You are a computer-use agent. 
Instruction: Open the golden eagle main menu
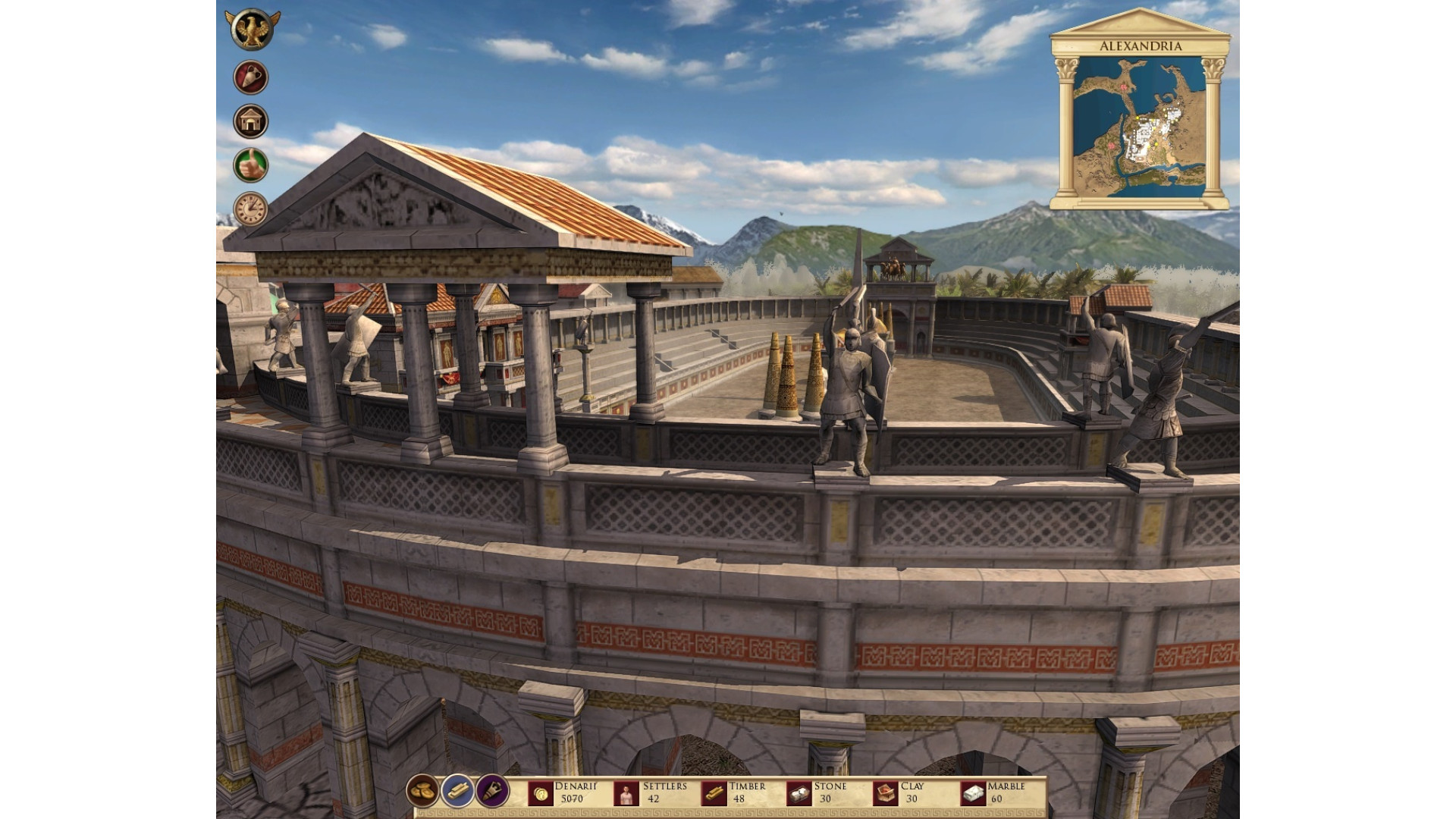[252, 30]
